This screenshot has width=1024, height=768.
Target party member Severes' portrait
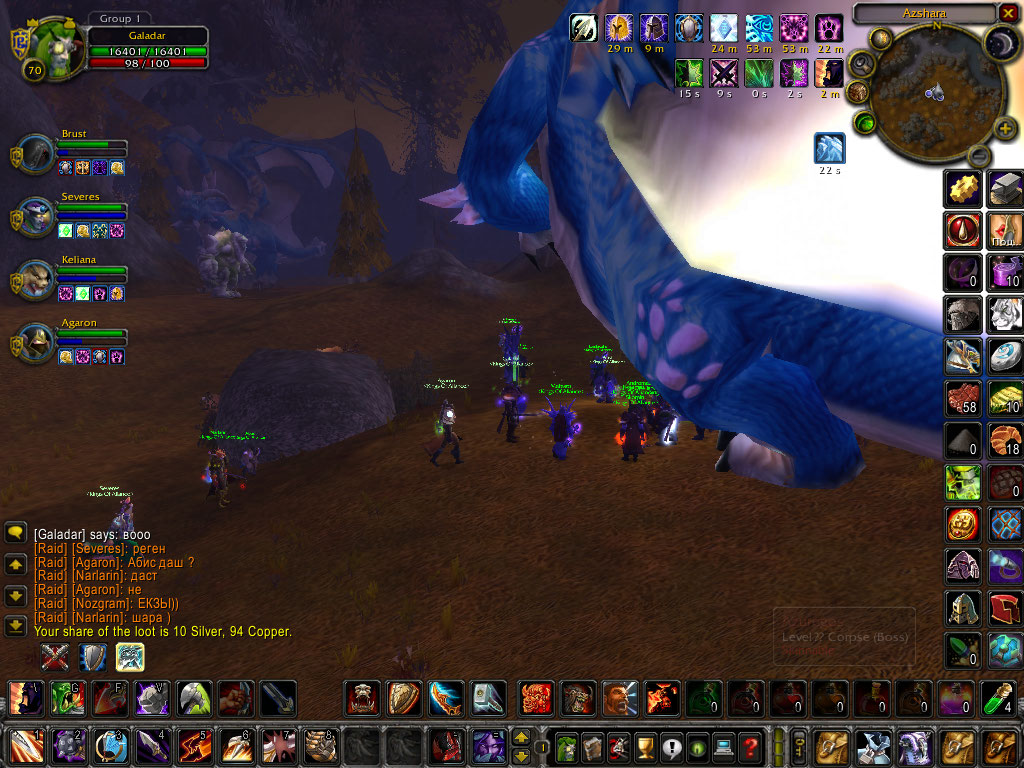pyautogui.click(x=38, y=217)
